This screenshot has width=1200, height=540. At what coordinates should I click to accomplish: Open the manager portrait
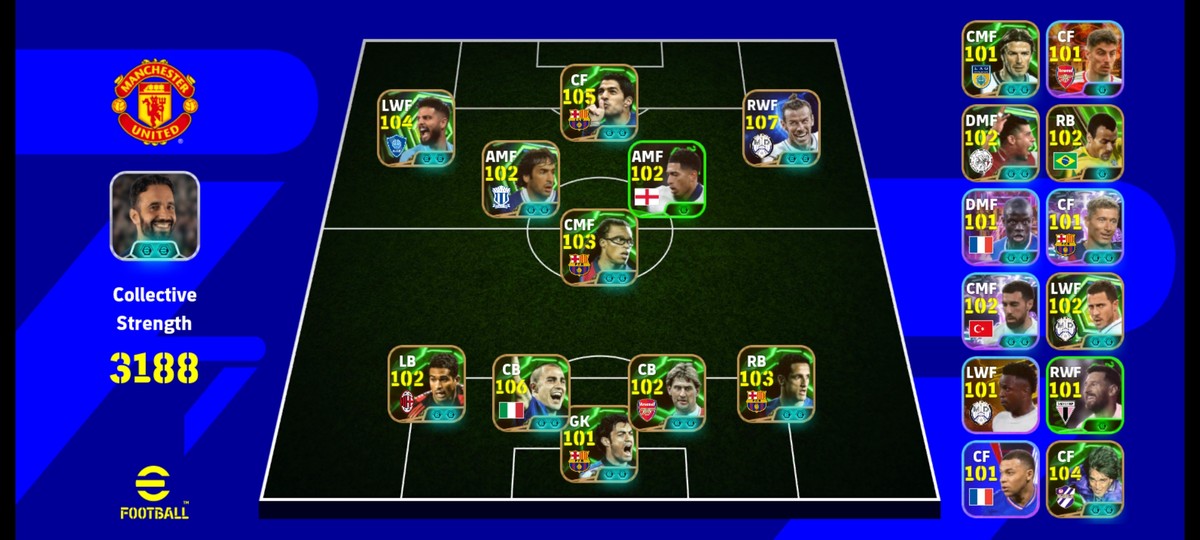(x=154, y=216)
